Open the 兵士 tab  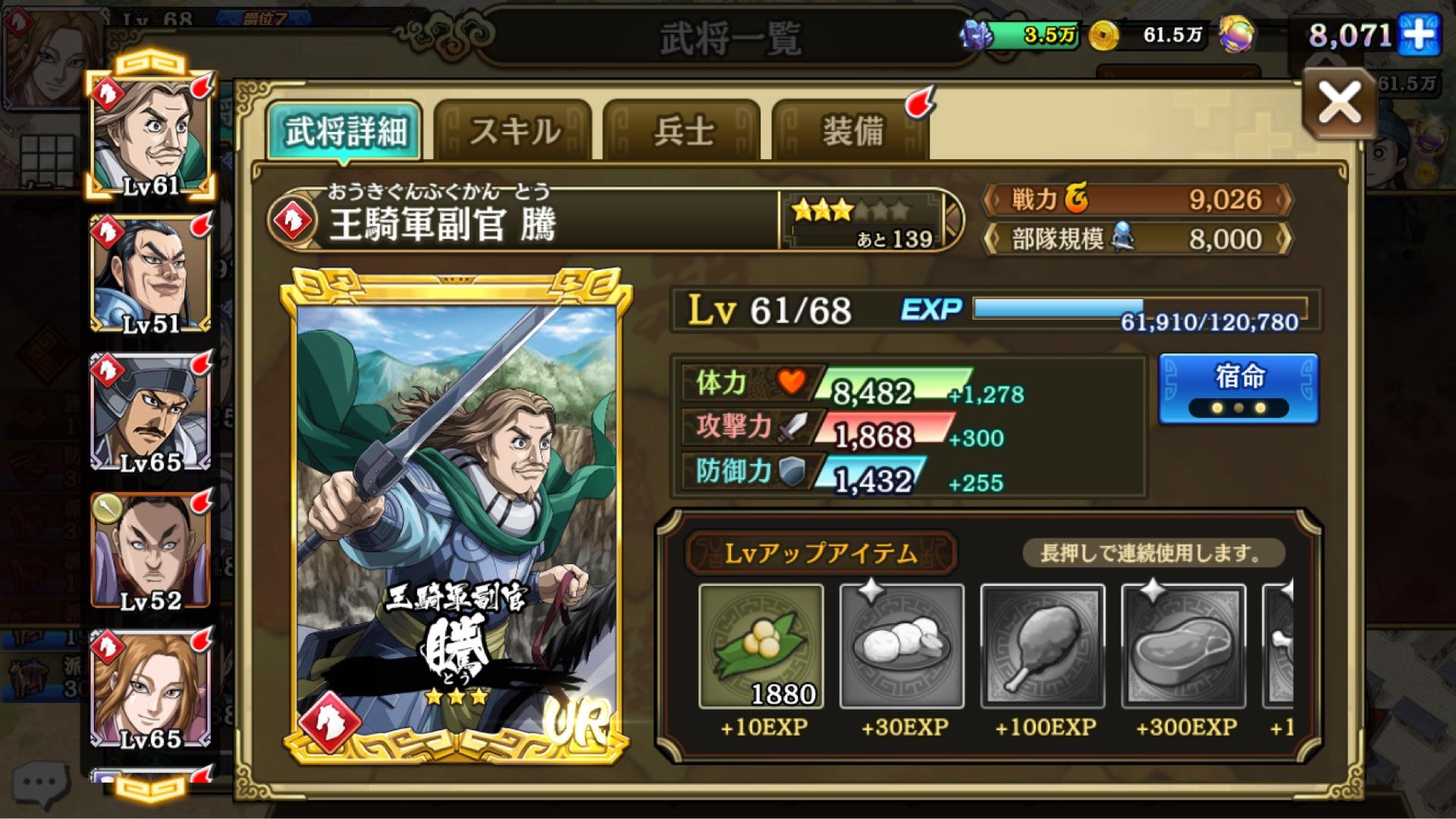tap(684, 130)
